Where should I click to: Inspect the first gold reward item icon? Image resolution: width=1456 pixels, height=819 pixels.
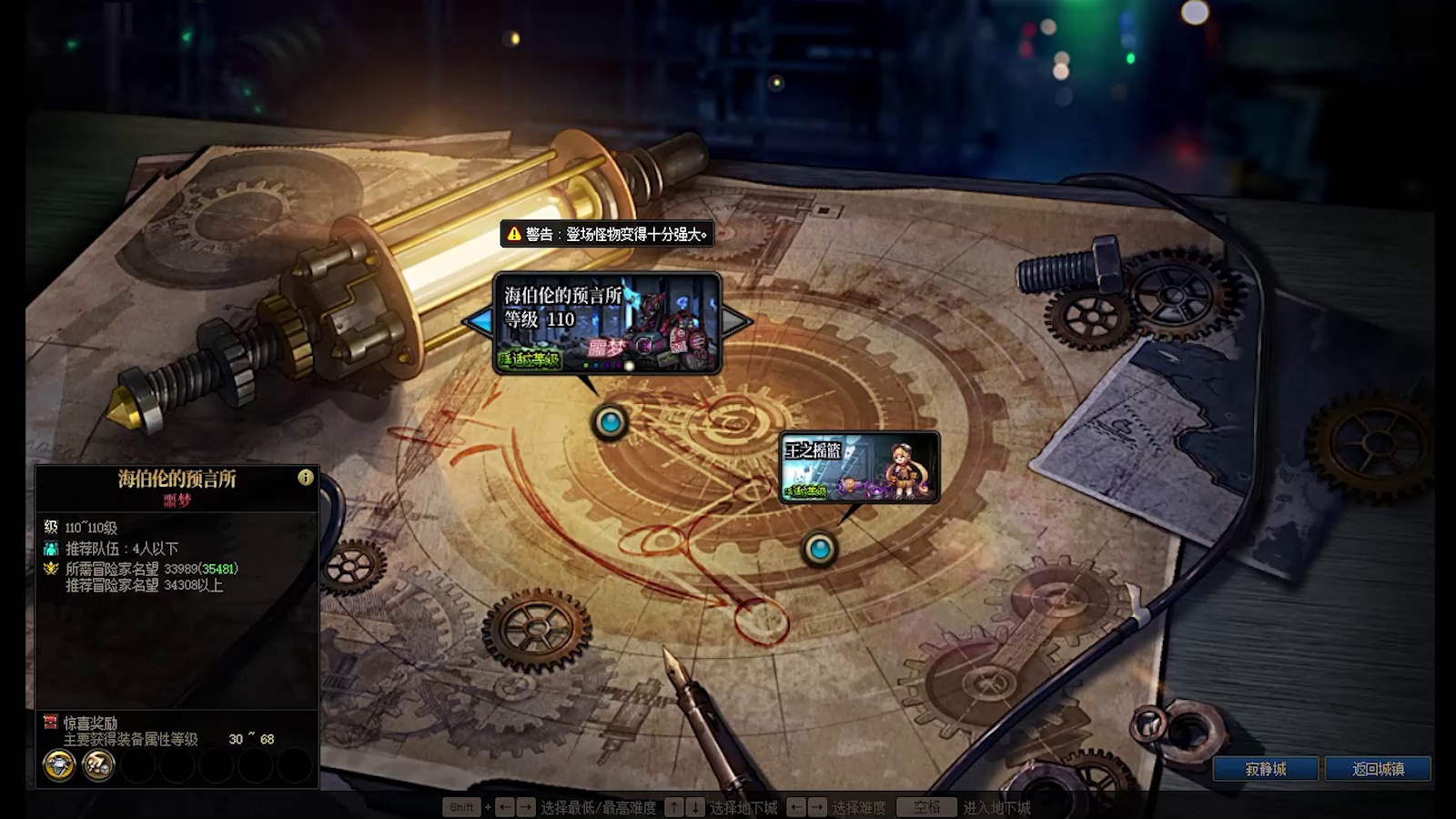tap(59, 765)
